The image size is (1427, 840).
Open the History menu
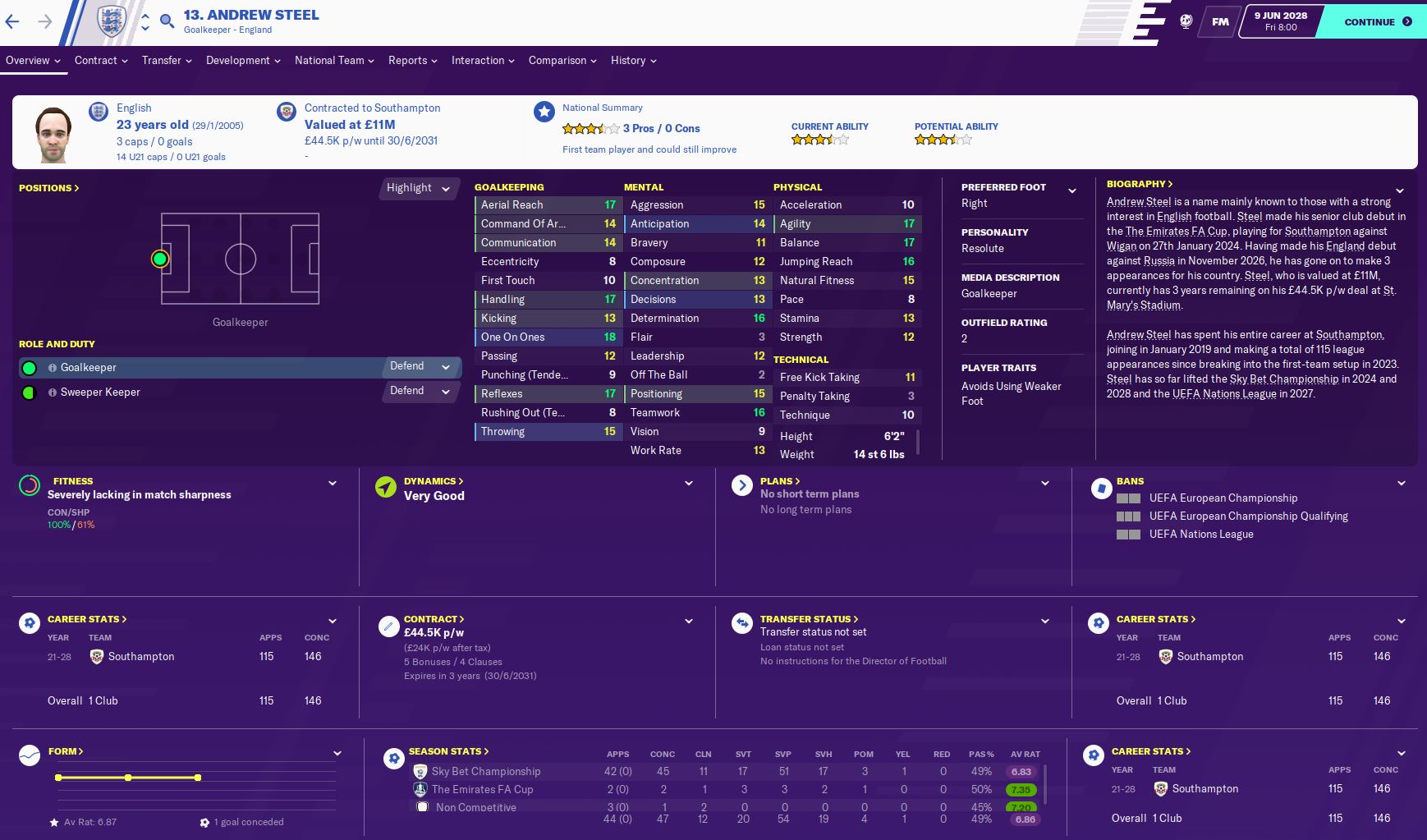point(628,60)
